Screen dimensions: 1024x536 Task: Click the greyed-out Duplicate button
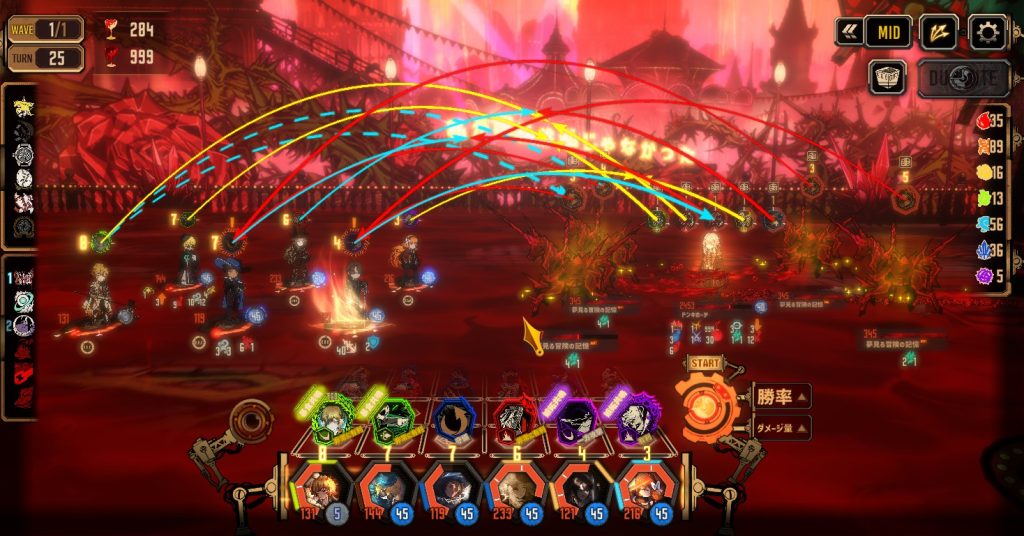pyautogui.click(x=963, y=78)
